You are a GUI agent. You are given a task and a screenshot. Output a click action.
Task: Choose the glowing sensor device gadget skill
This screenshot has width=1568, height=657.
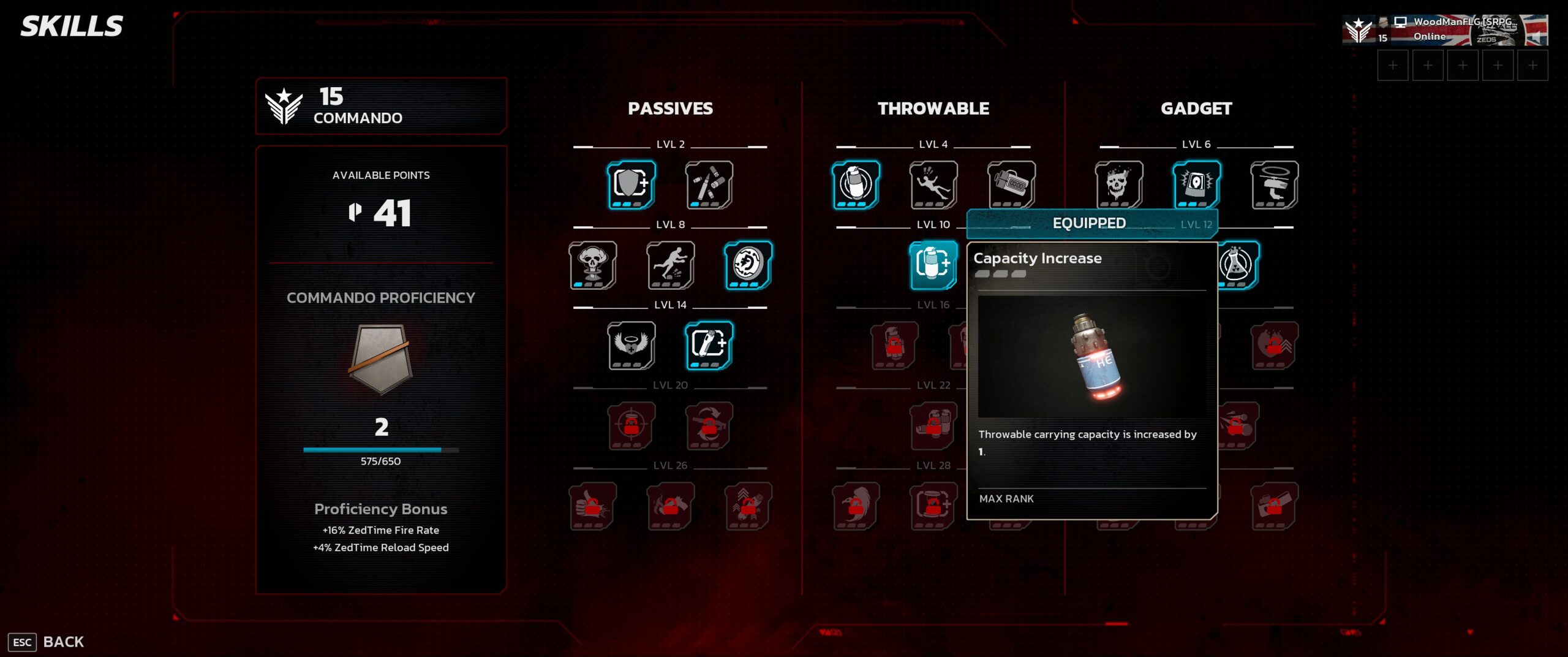click(x=1196, y=184)
